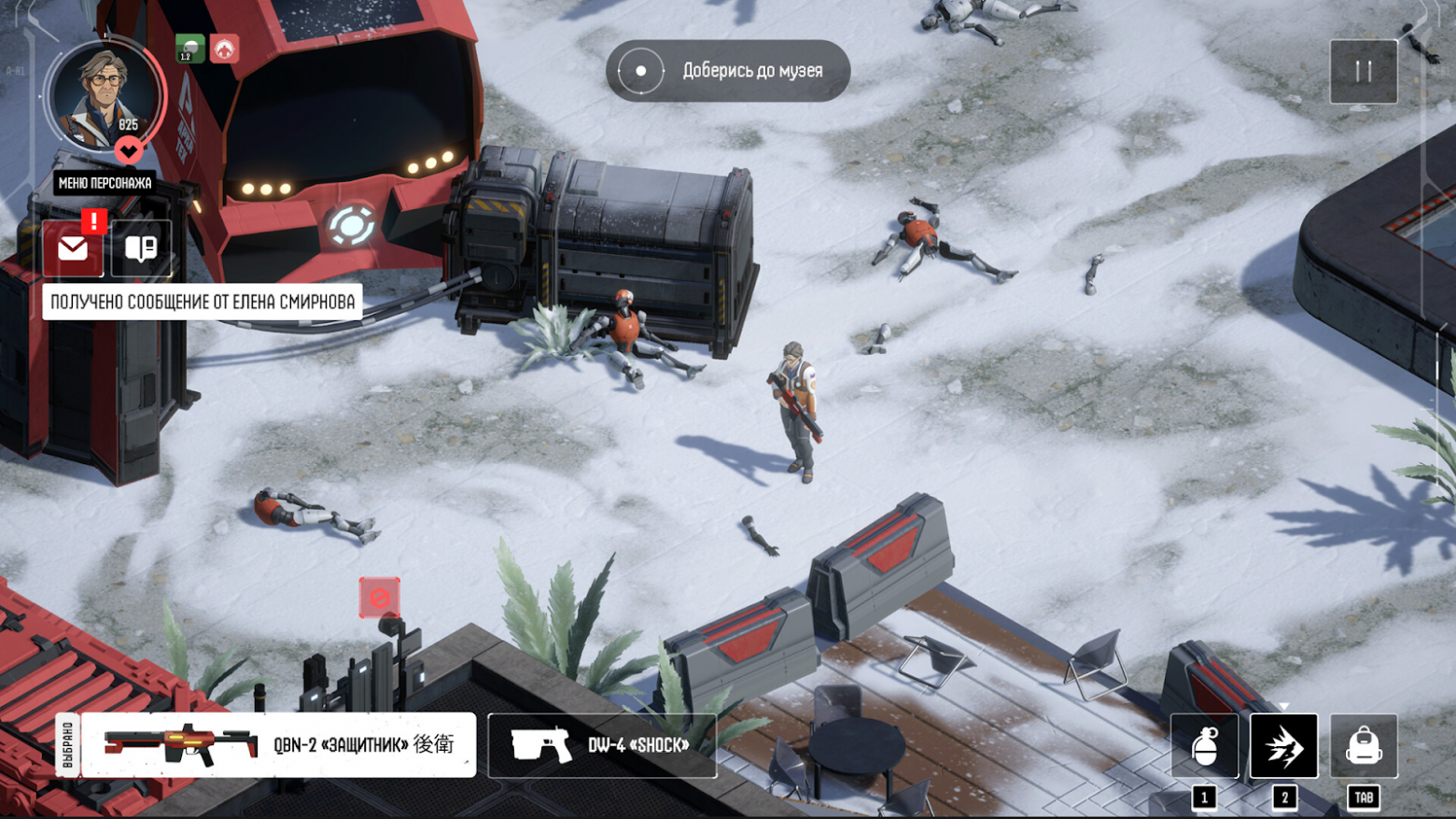Activate the dash skill in slot 2

point(1283,745)
